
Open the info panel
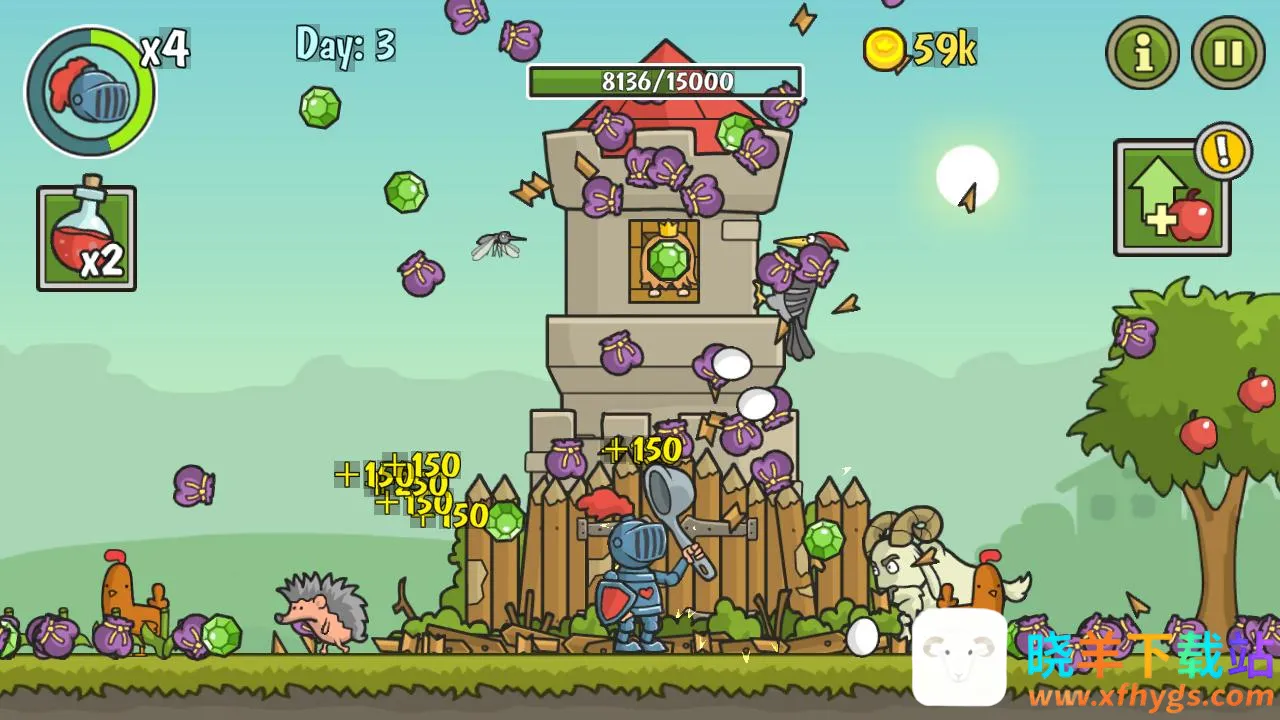1142,52
